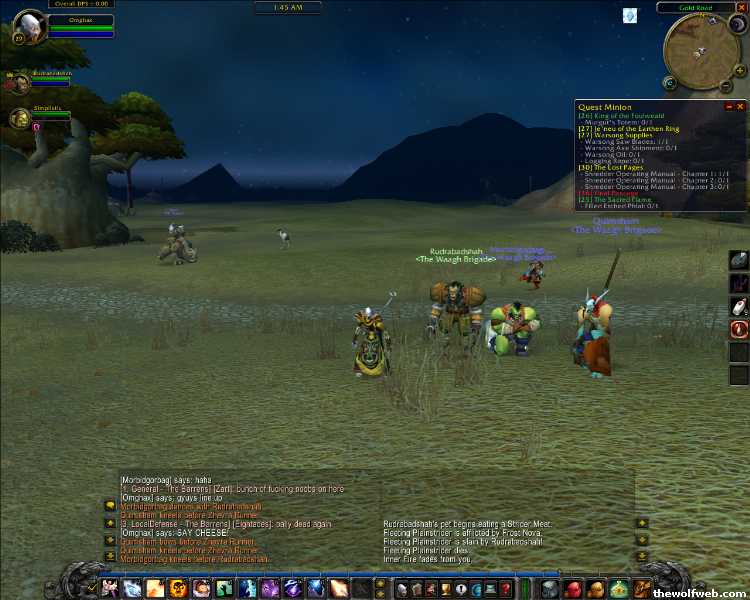Minimize the Quest Minion tracker
750x600 pixels.
pyautogui.click(x=729, y=106)
